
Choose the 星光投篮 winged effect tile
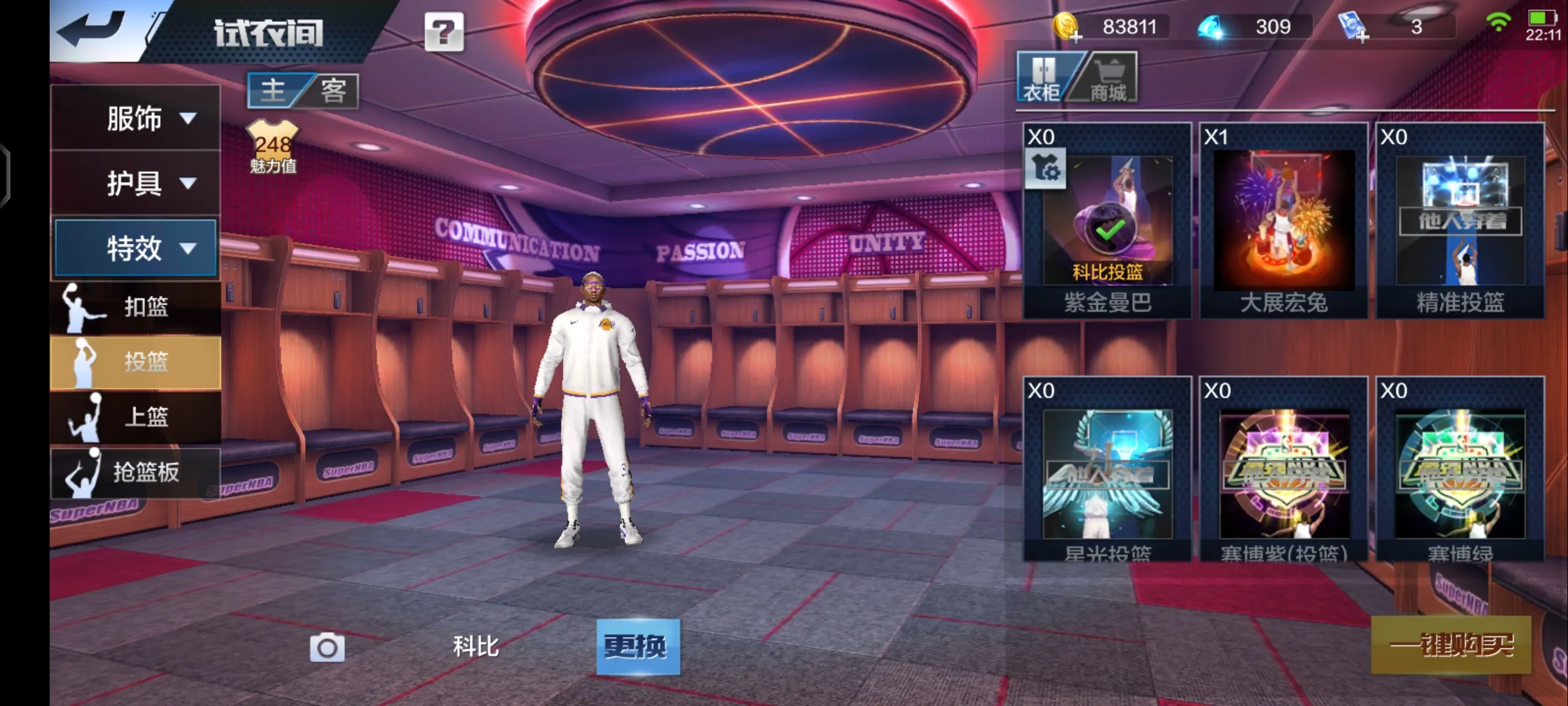tap(1107, 469)
